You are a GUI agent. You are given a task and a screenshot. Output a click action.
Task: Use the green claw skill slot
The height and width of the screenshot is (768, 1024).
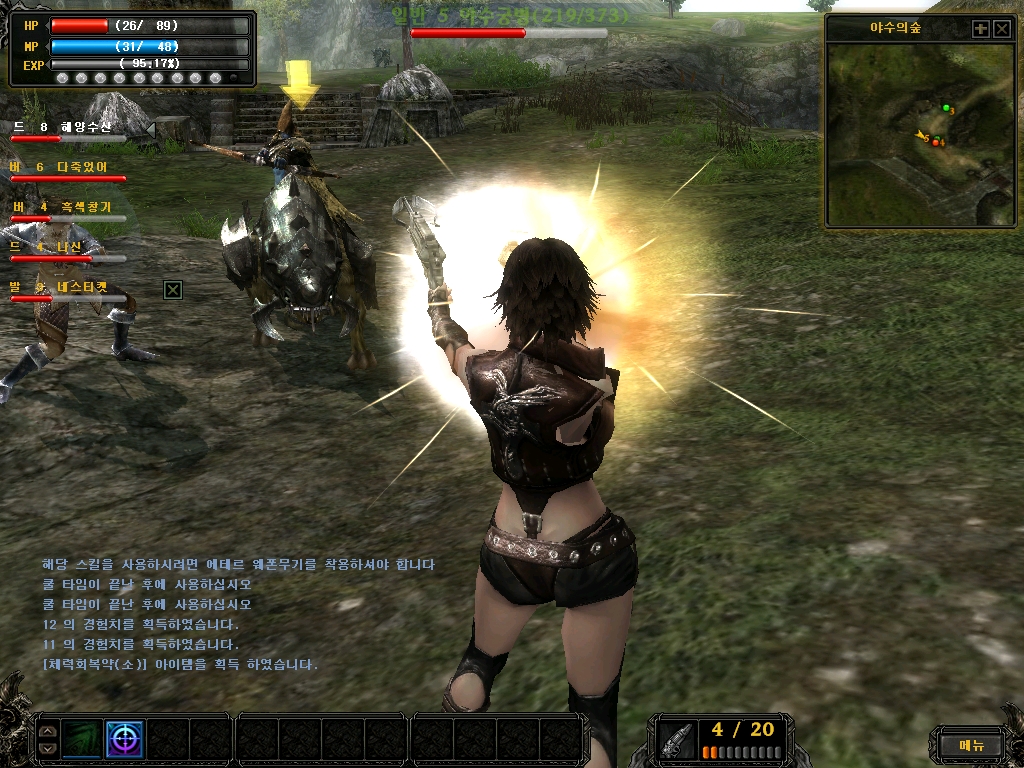[x=83, y=739]
